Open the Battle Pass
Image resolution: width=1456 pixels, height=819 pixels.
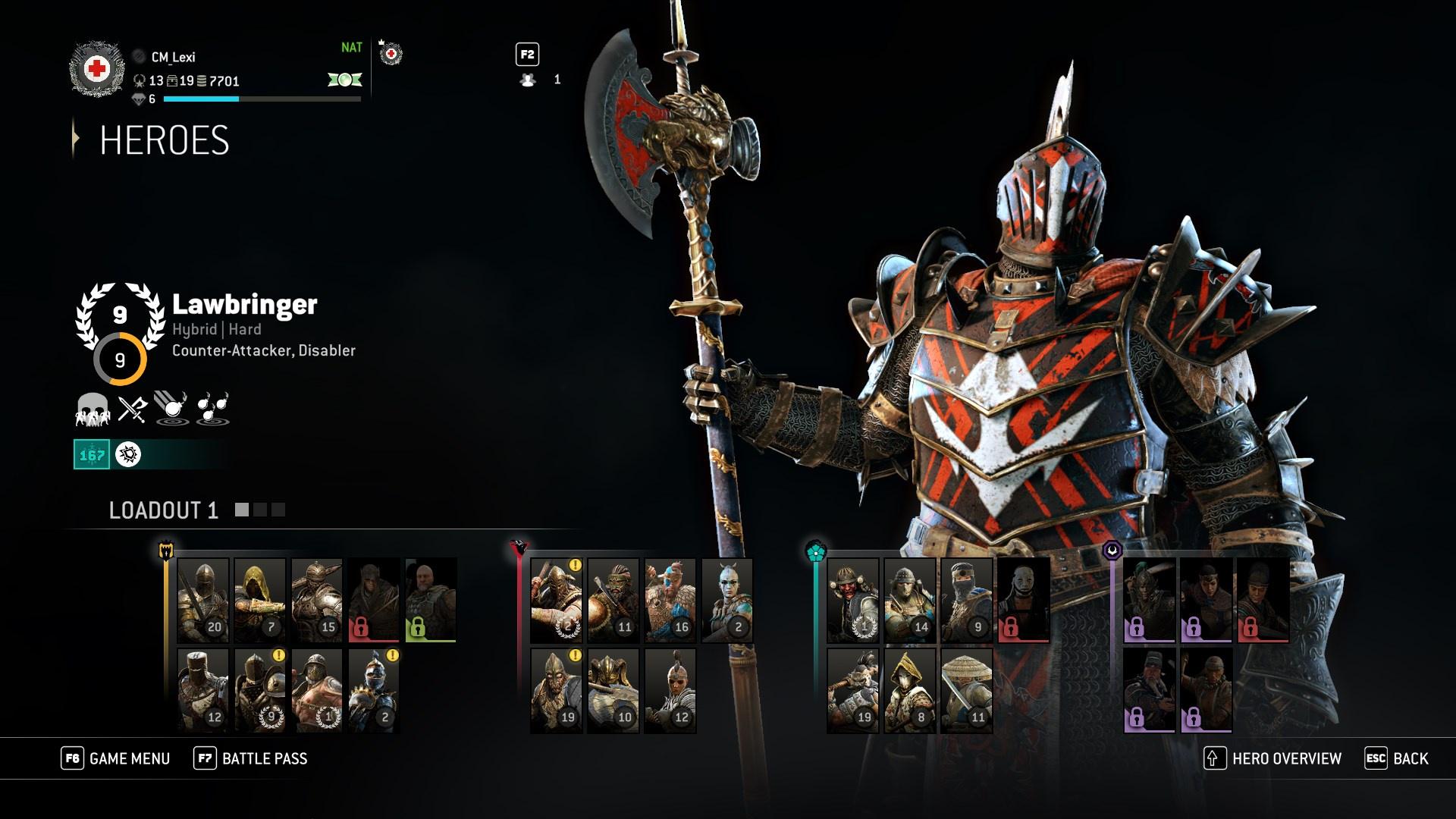[251, 758]
